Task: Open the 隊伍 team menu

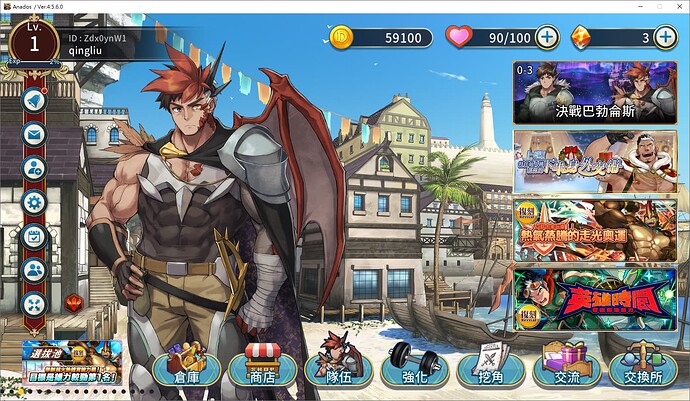Action: pos(337,368)
